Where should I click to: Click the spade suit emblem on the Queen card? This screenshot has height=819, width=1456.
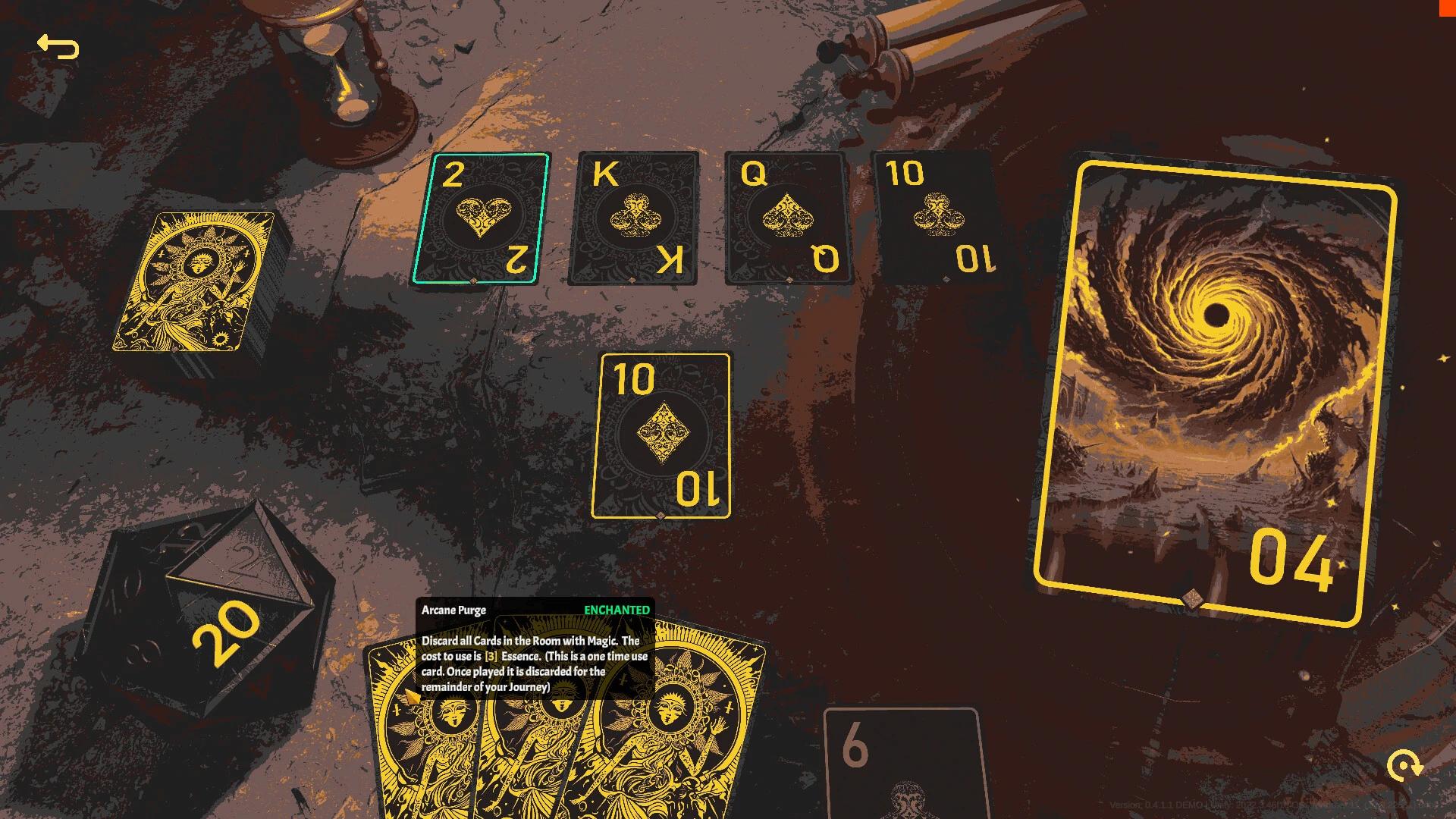pyautogui.click(x=786, y=213)
